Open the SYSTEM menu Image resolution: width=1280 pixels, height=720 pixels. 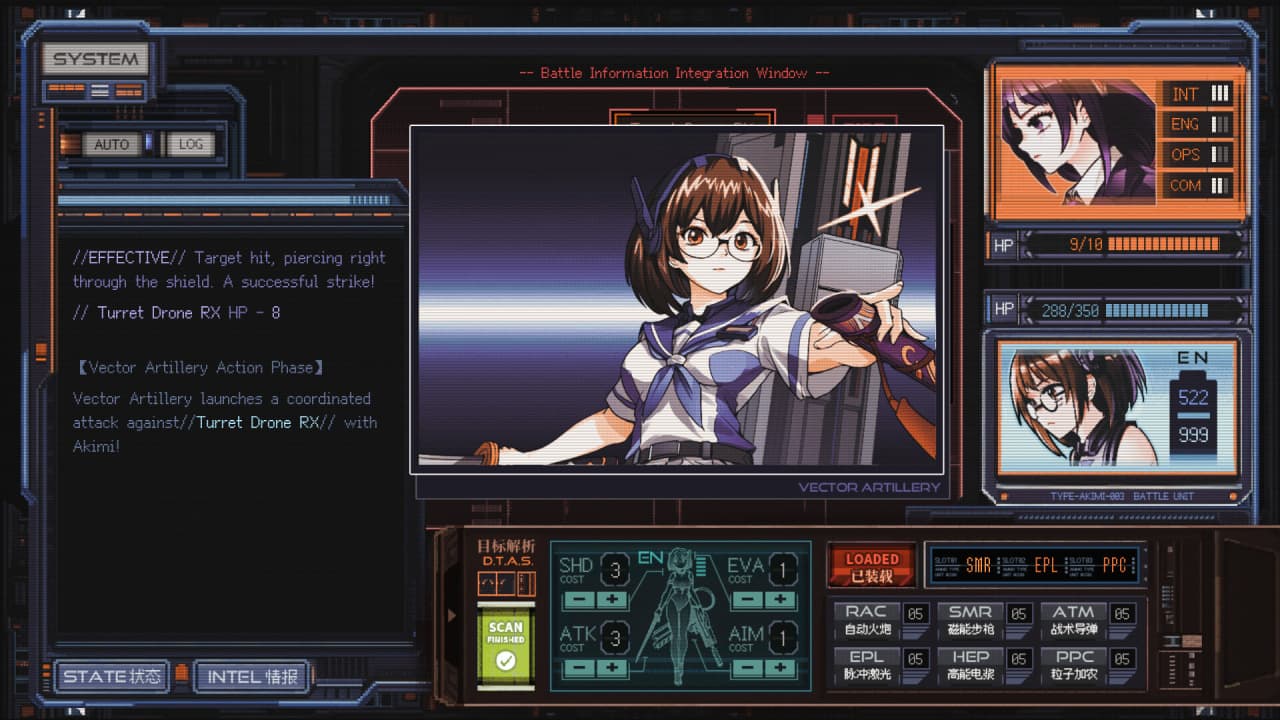[95, 59]
